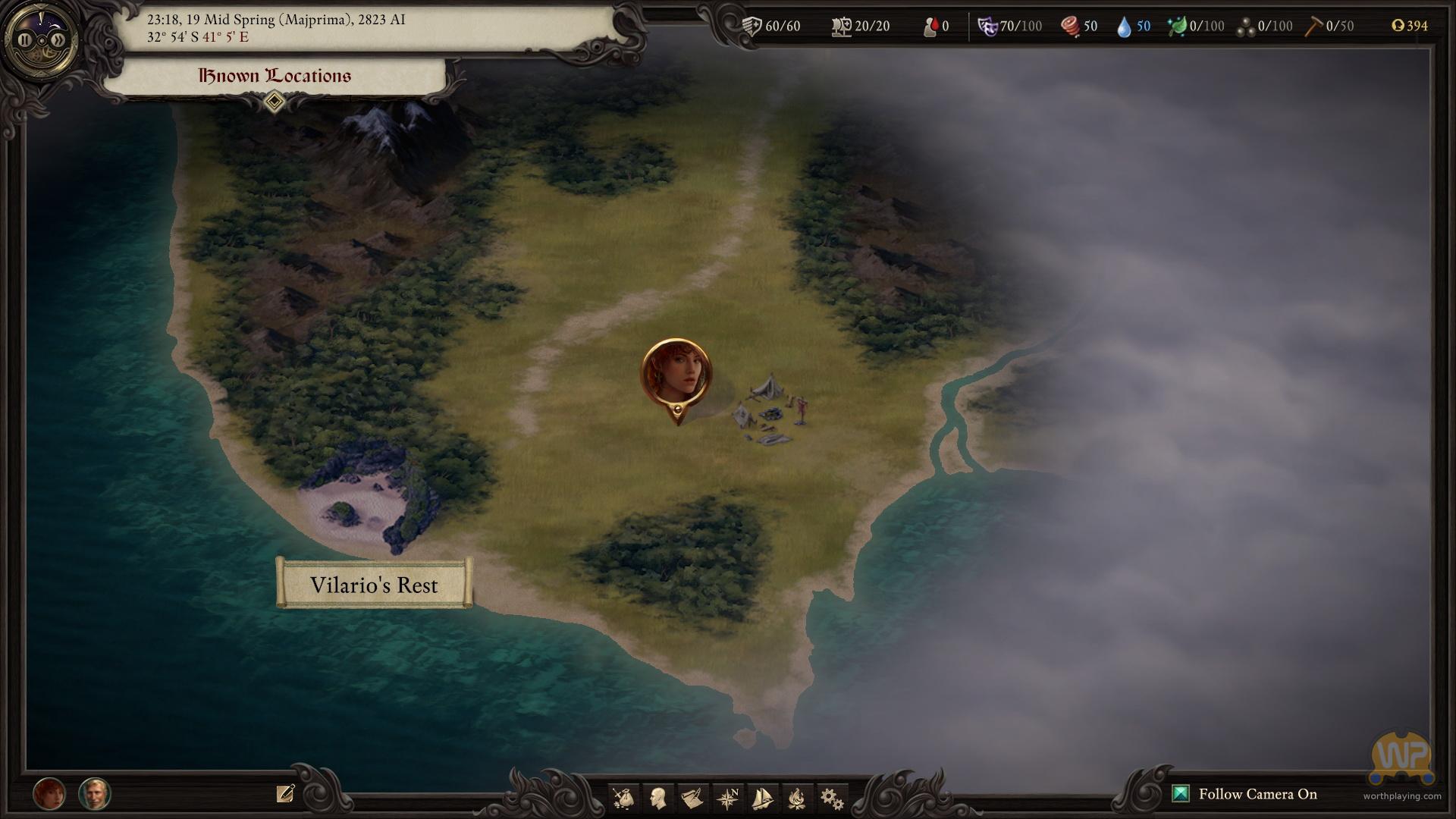
Task: Open the notes pencil icon
Action: click(x=285, y=794)
